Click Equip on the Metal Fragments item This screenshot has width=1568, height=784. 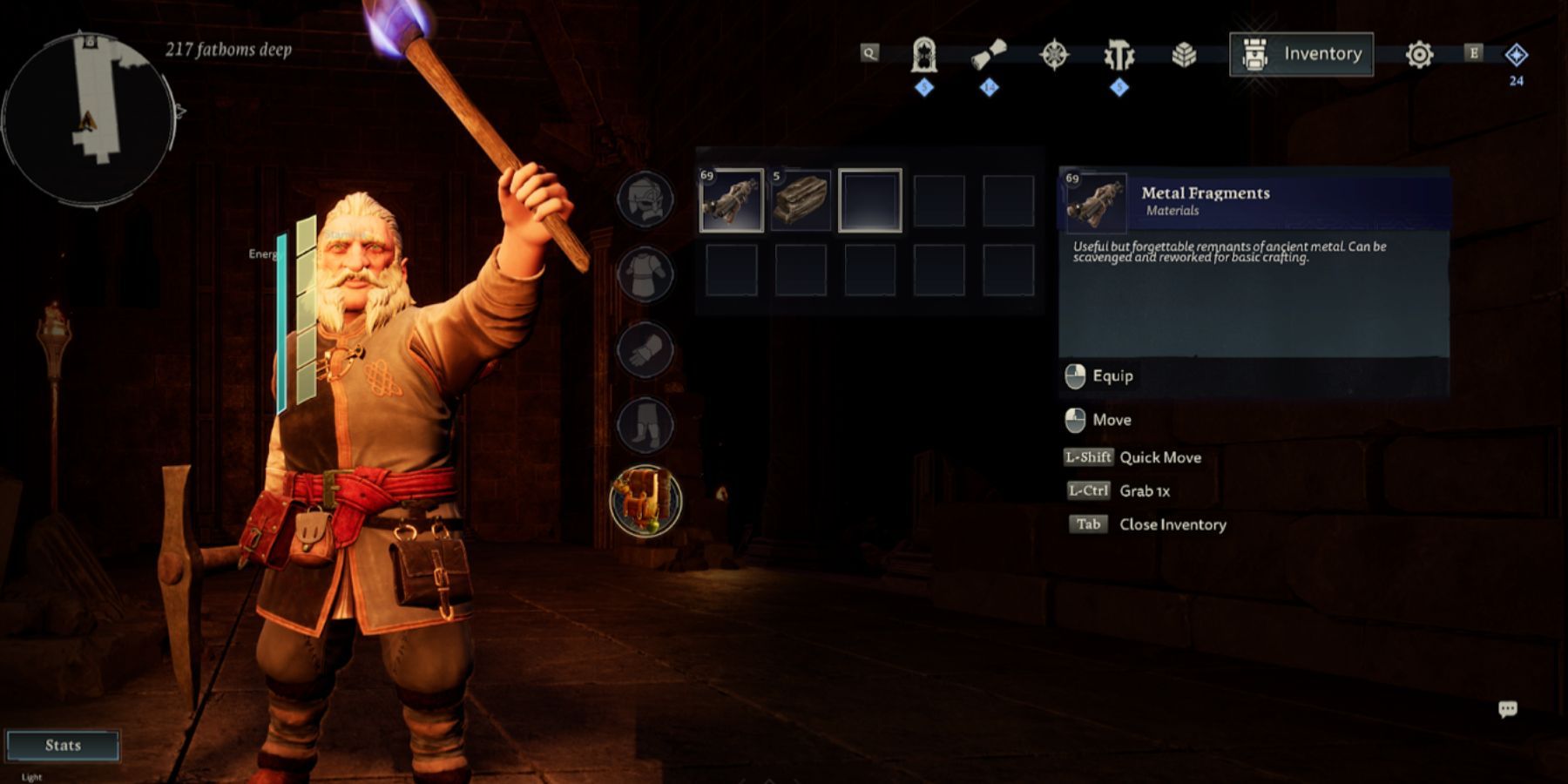[1112, 375]
